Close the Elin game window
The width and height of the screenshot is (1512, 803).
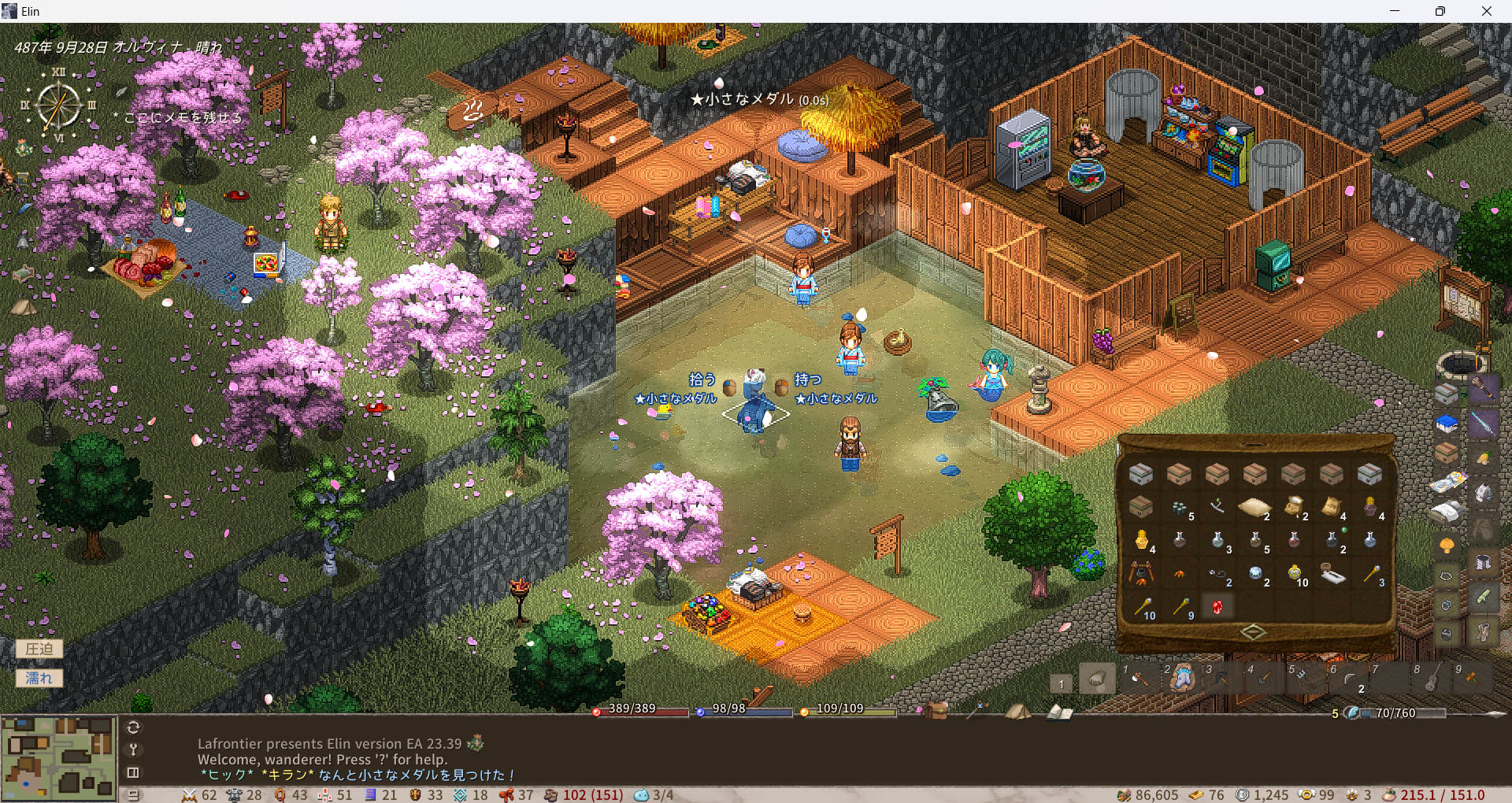point(1486,11)
